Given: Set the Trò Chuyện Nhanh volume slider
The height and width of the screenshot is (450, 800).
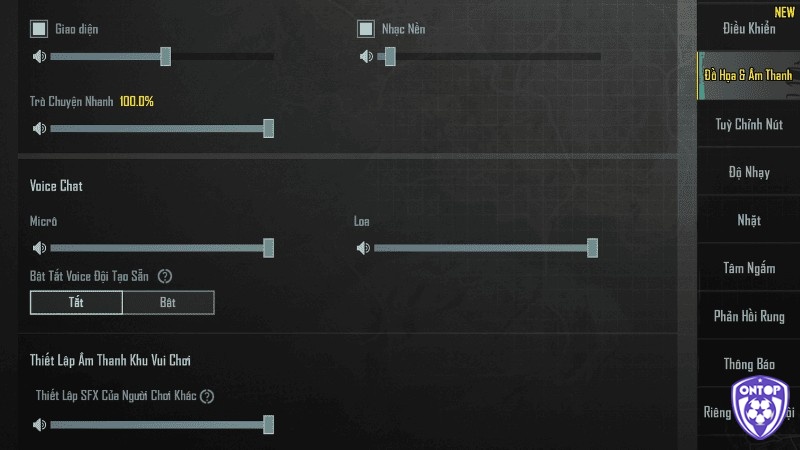Looking at the screenshot, I should point(160,129).
